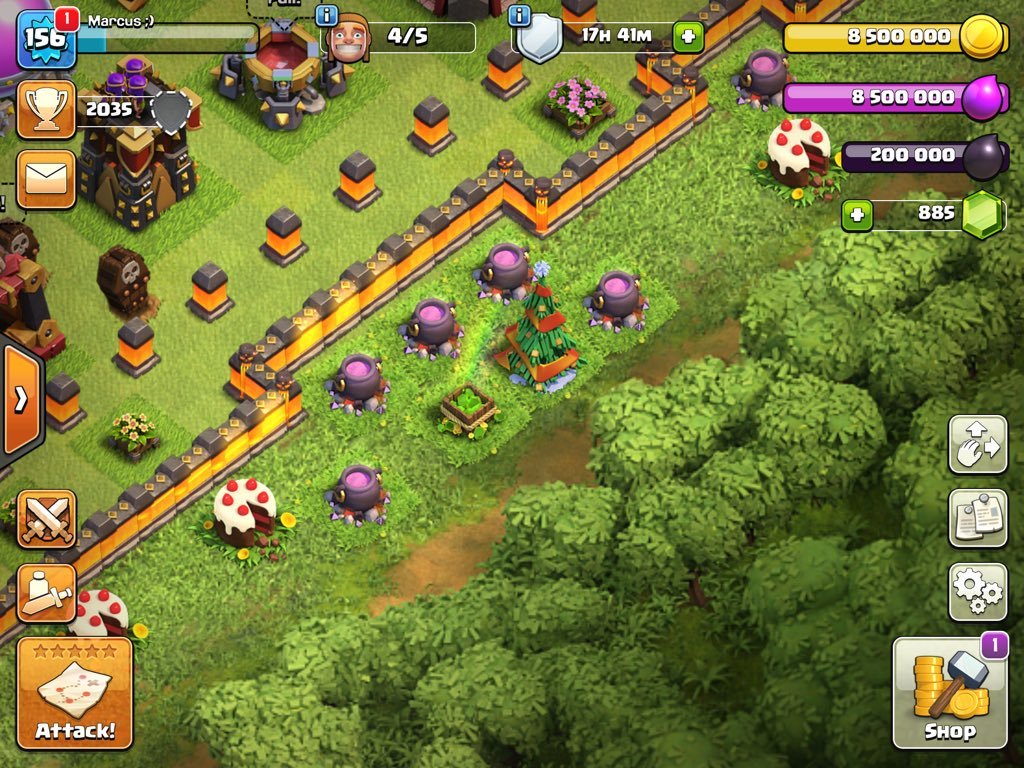Open the sword tunic button
Screen dimensions: 1024x768
pos(46,593)
